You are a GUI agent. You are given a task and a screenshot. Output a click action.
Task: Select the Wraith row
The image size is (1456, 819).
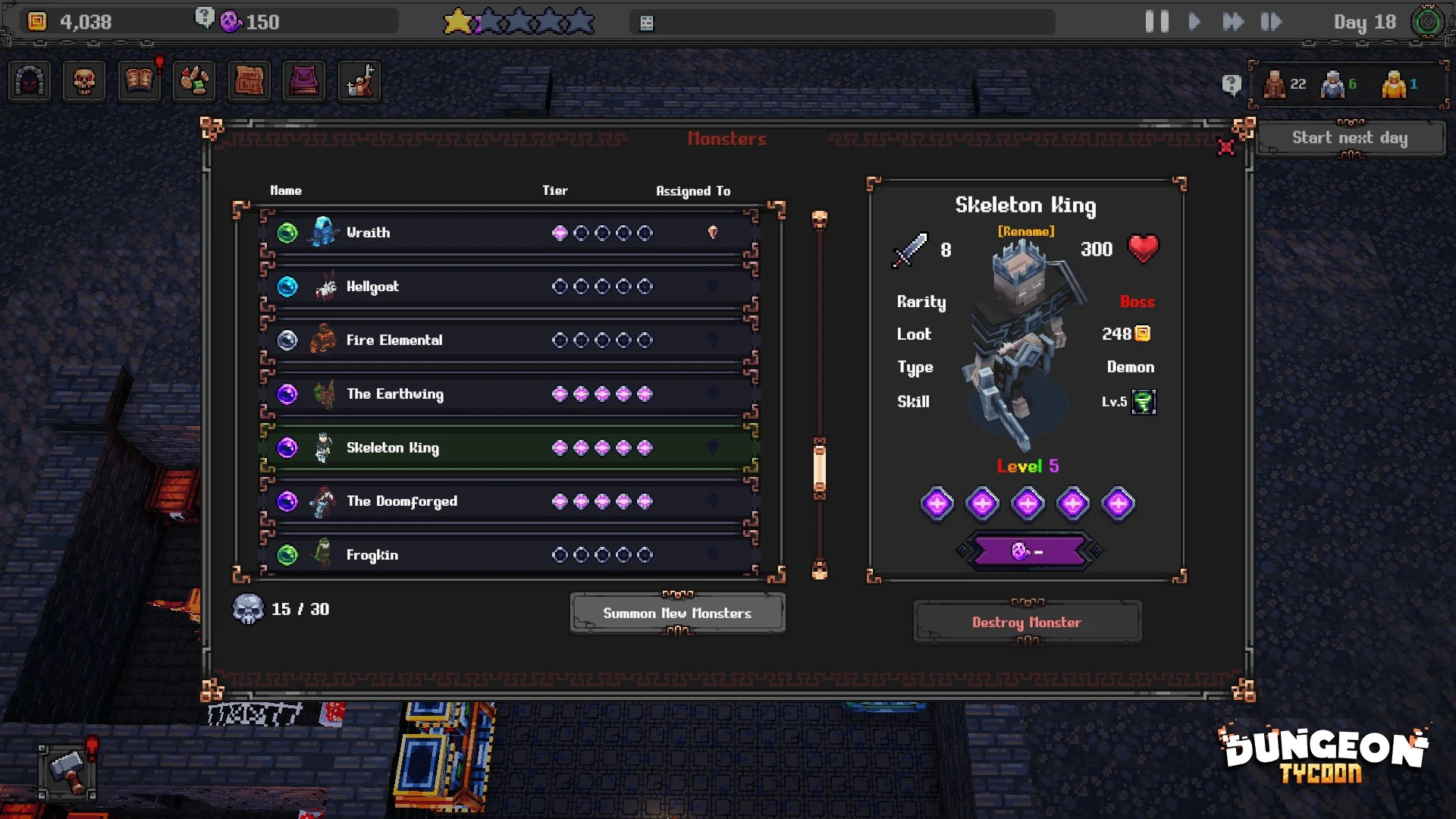pos(508,233)
